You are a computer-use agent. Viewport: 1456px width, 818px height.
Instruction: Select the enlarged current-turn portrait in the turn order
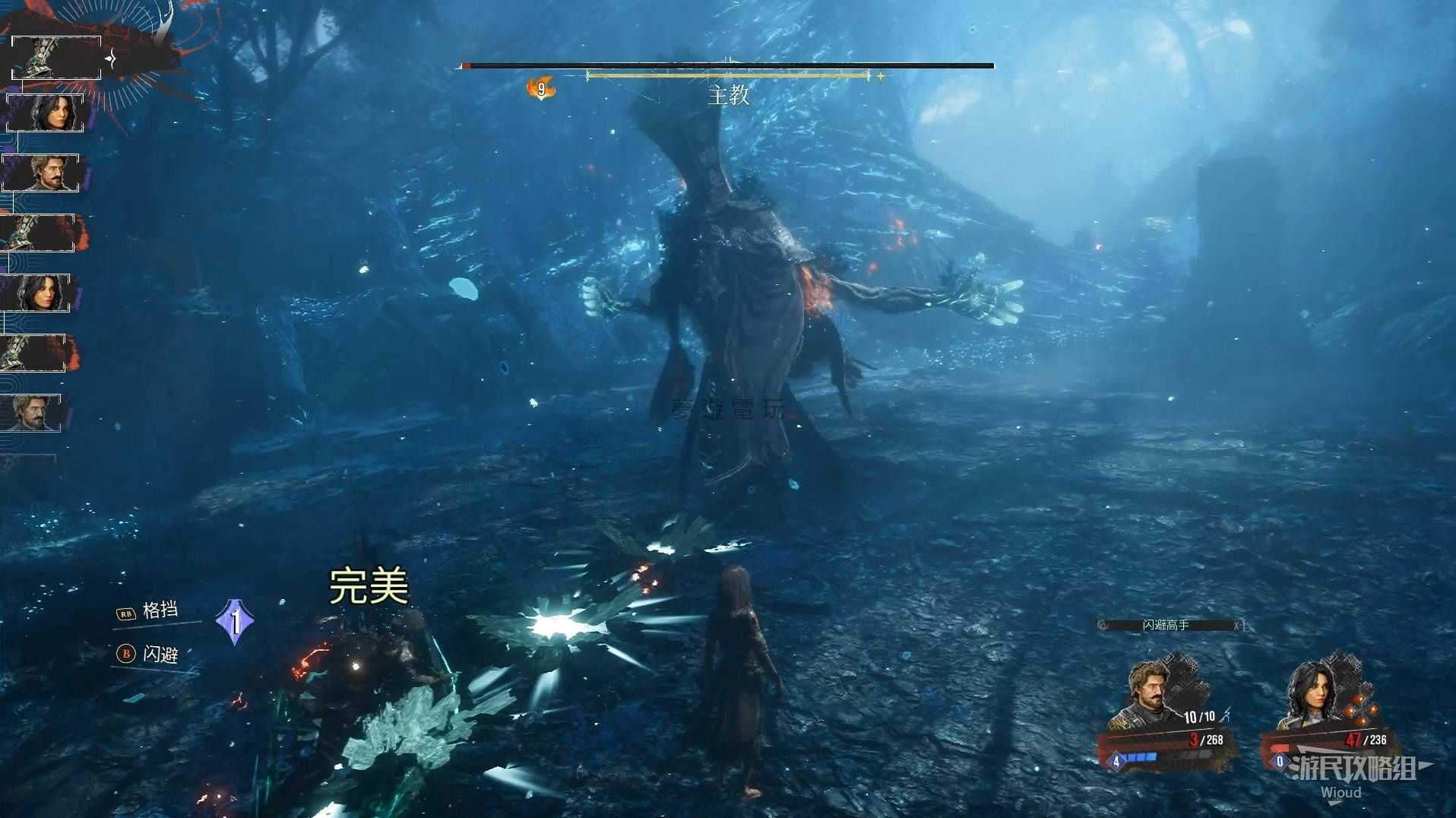click(55, 58)
